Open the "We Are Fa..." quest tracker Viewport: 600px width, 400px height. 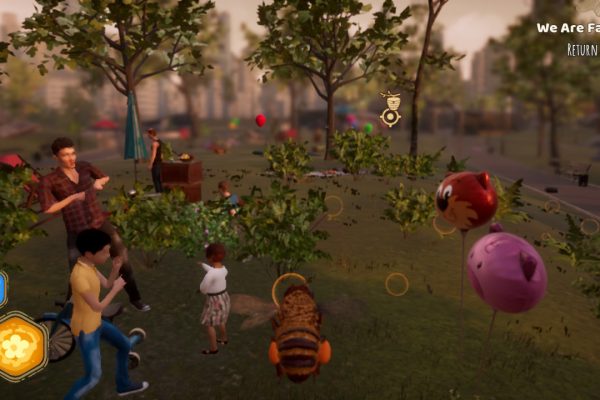point(568,28)
